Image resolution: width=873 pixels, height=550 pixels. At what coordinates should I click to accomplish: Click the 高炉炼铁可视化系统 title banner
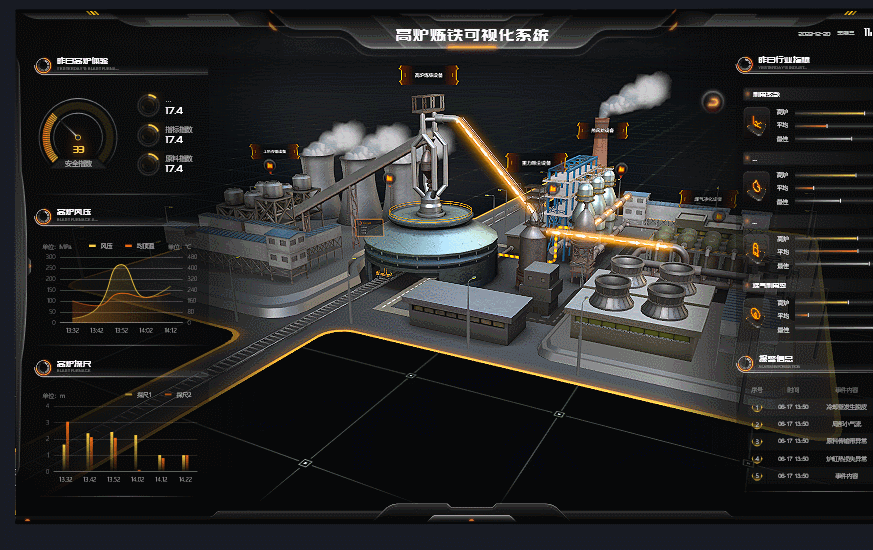coord(471,36)
